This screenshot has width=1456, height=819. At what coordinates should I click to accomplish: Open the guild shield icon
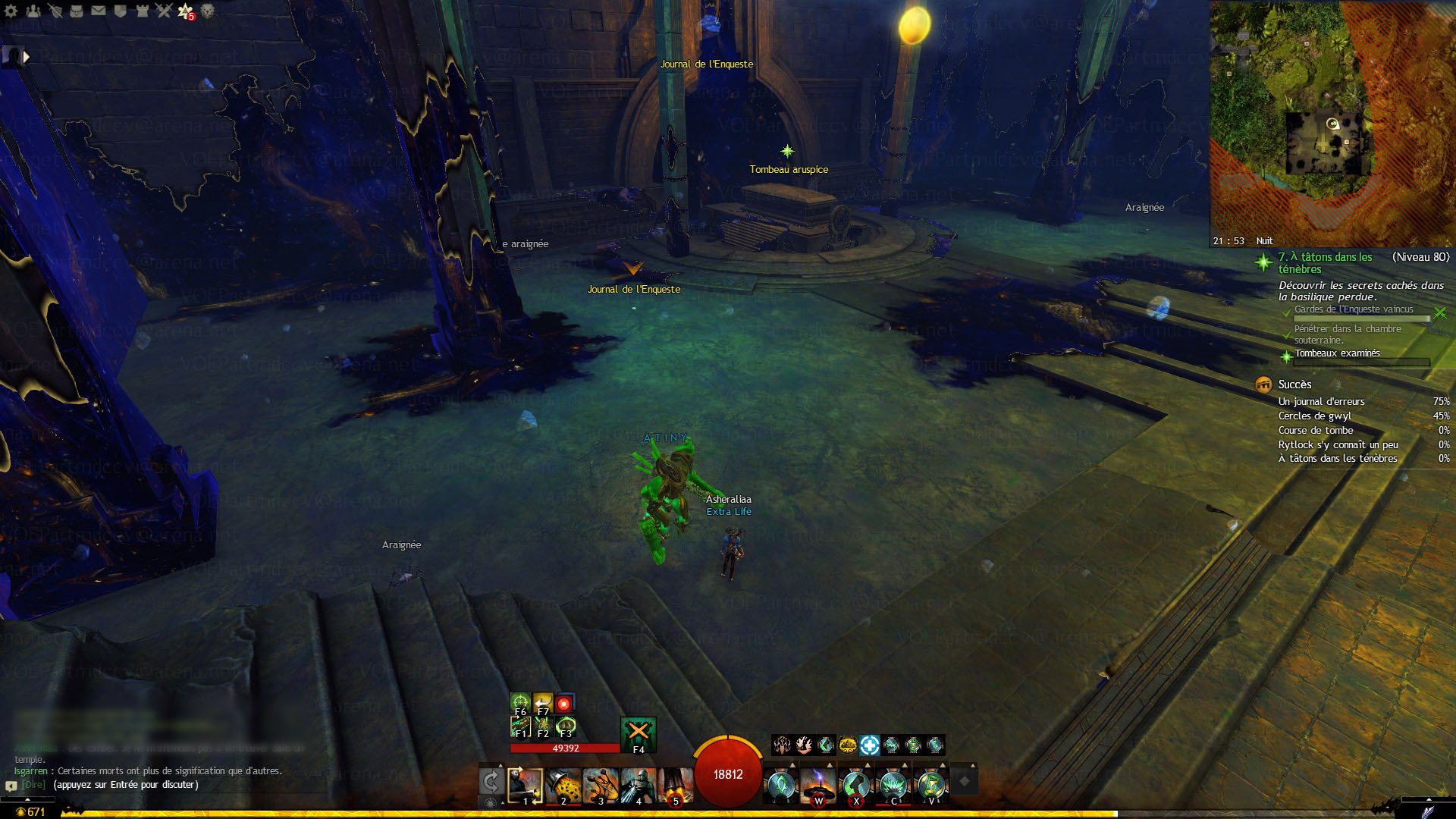[121, 11]
